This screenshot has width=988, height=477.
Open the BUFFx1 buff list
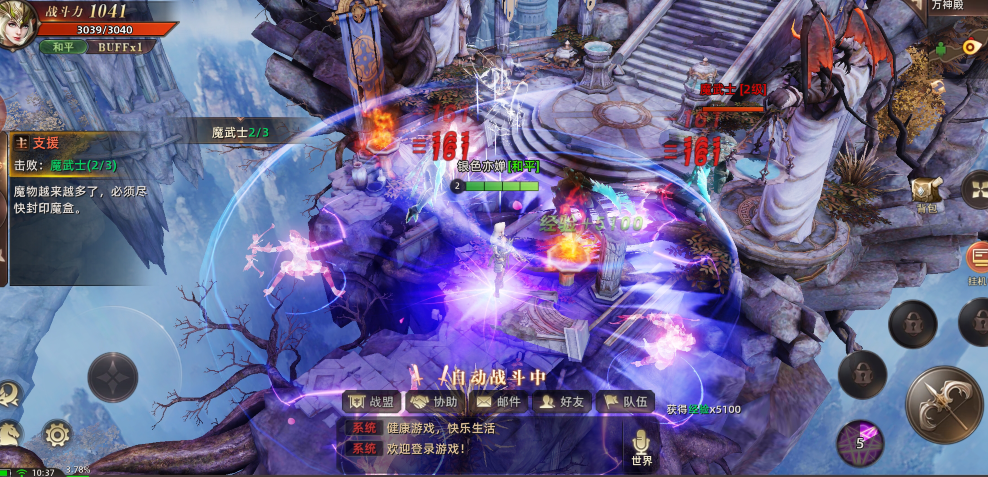[120, 46]
